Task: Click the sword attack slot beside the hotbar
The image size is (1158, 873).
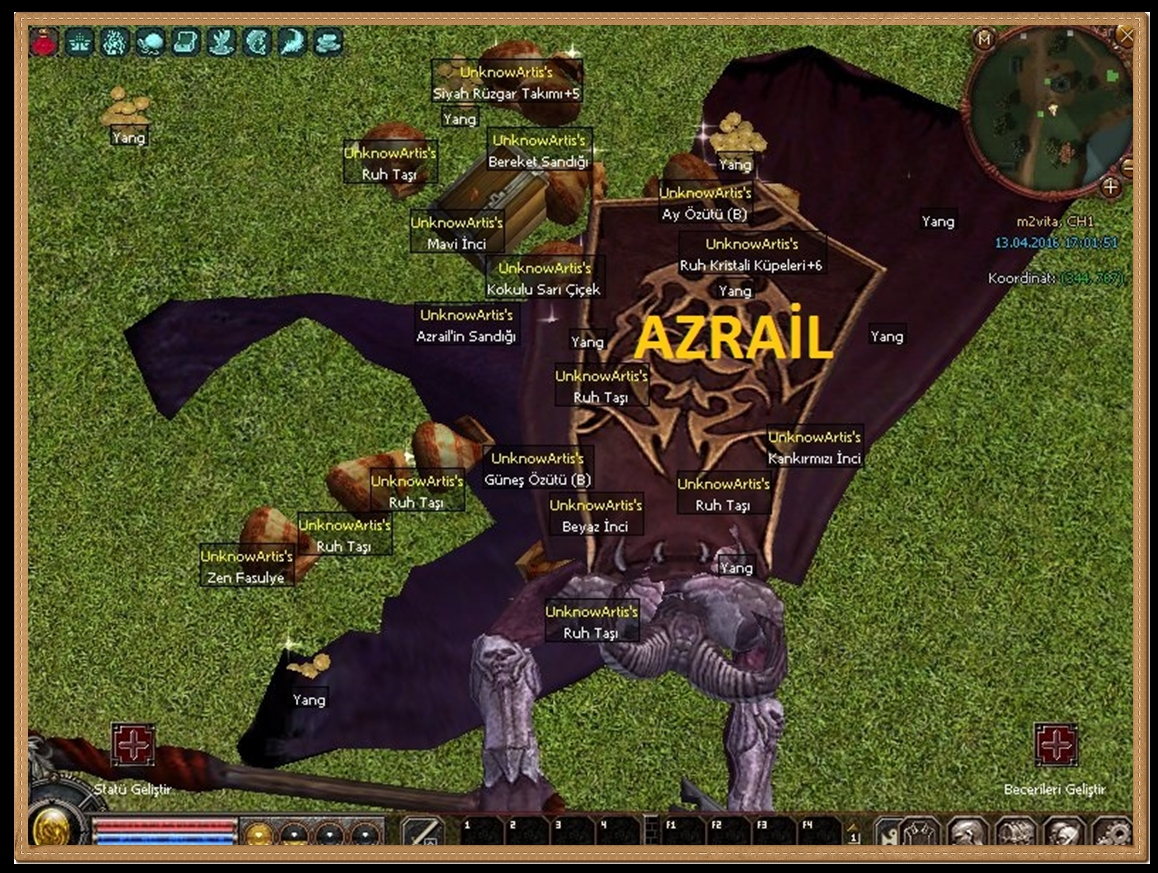Action: (423, 832)
